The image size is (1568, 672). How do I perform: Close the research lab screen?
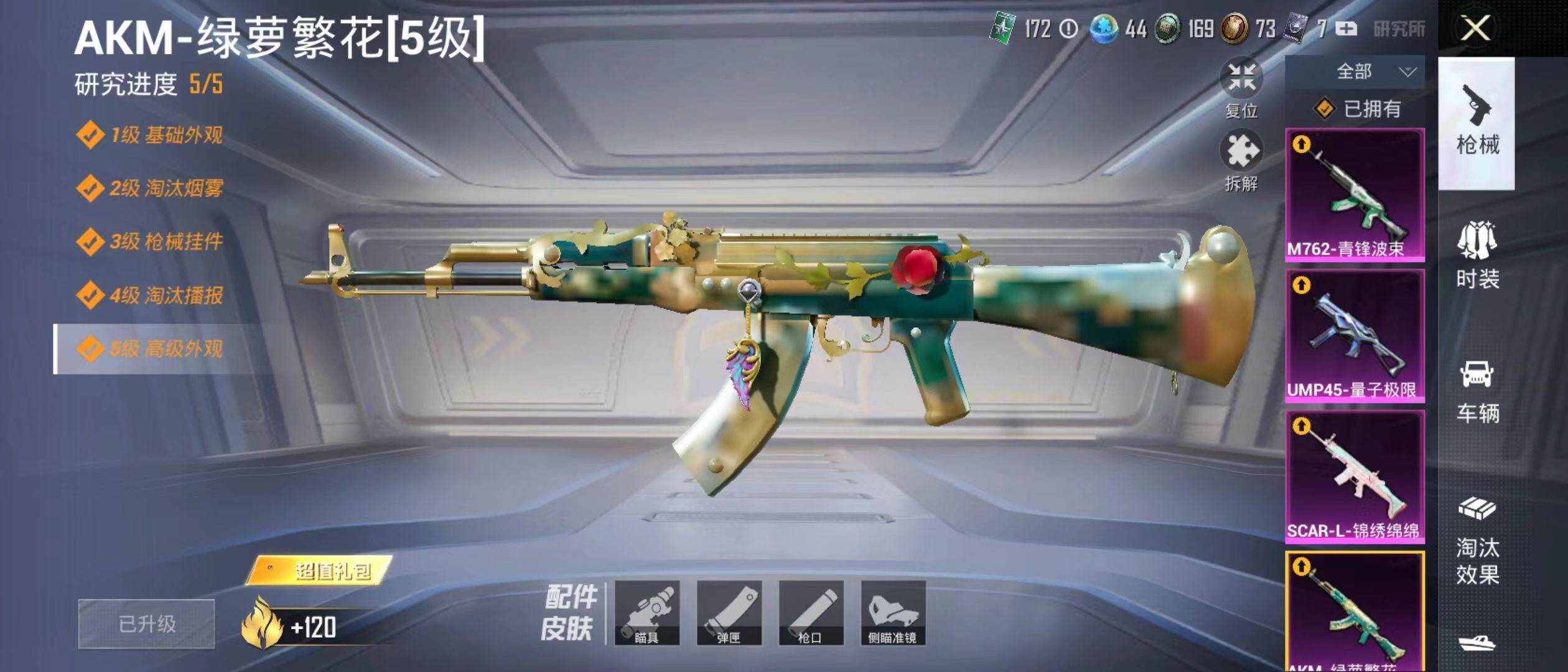(1475, 29)
